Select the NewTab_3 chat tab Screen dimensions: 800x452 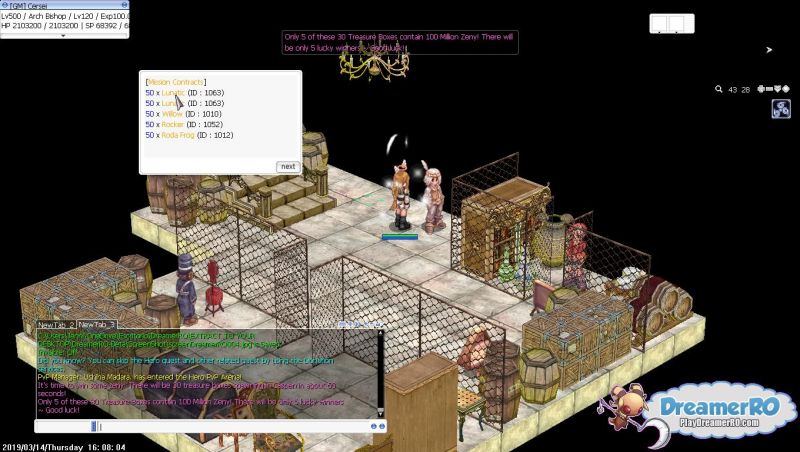point(98,325)
